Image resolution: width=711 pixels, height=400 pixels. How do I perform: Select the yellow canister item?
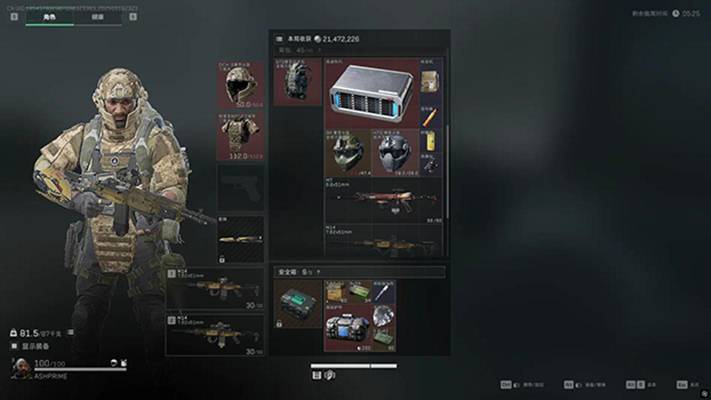[x=429, y=141]
